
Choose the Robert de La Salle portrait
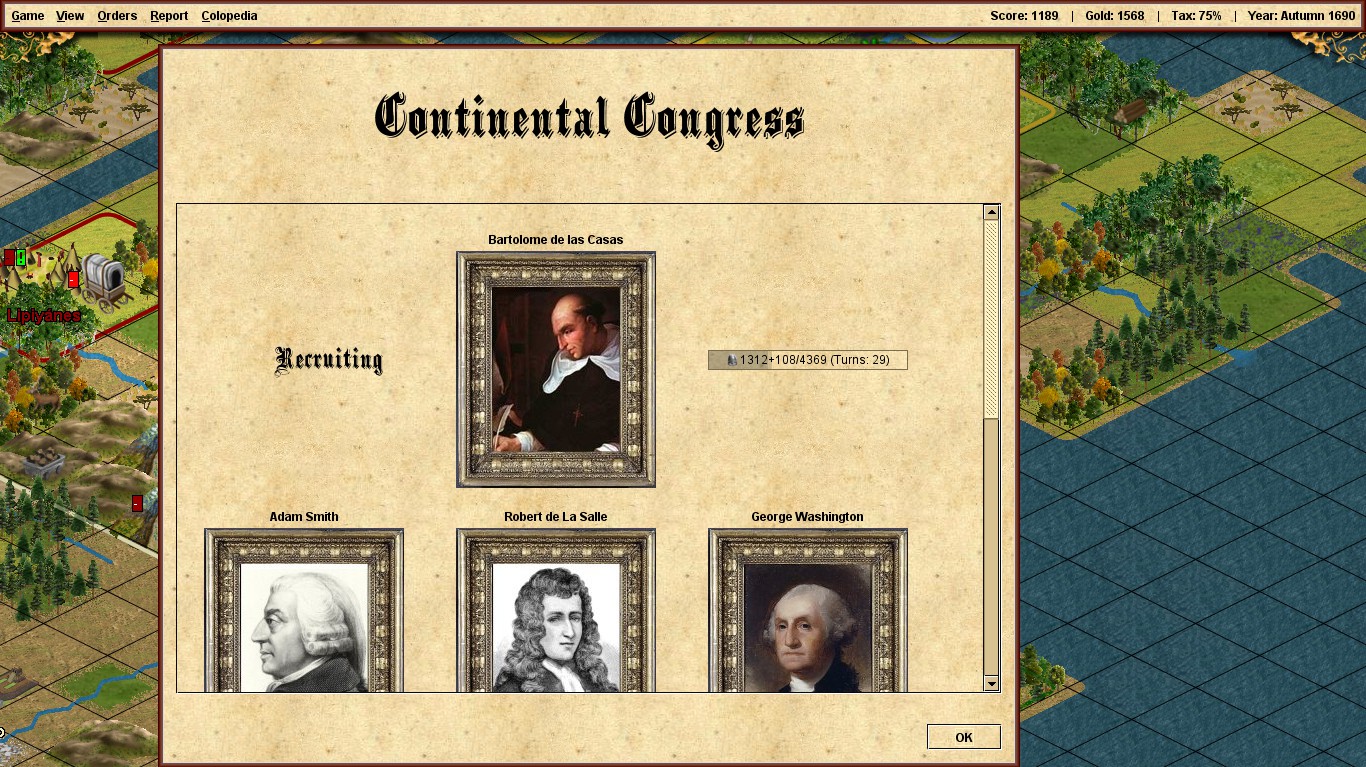[556, 610]
